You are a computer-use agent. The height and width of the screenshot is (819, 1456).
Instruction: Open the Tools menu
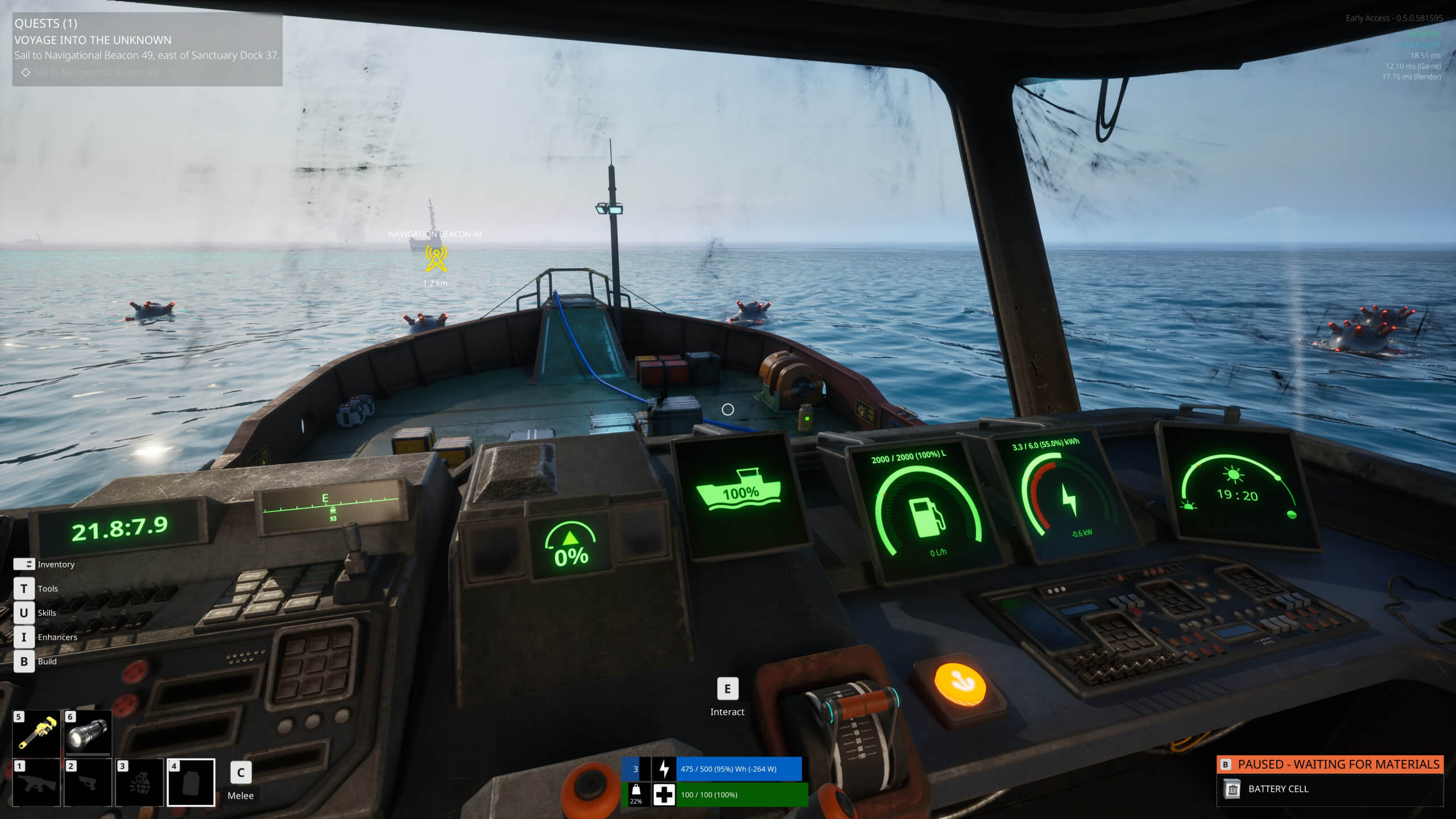(x=23, y=589)
